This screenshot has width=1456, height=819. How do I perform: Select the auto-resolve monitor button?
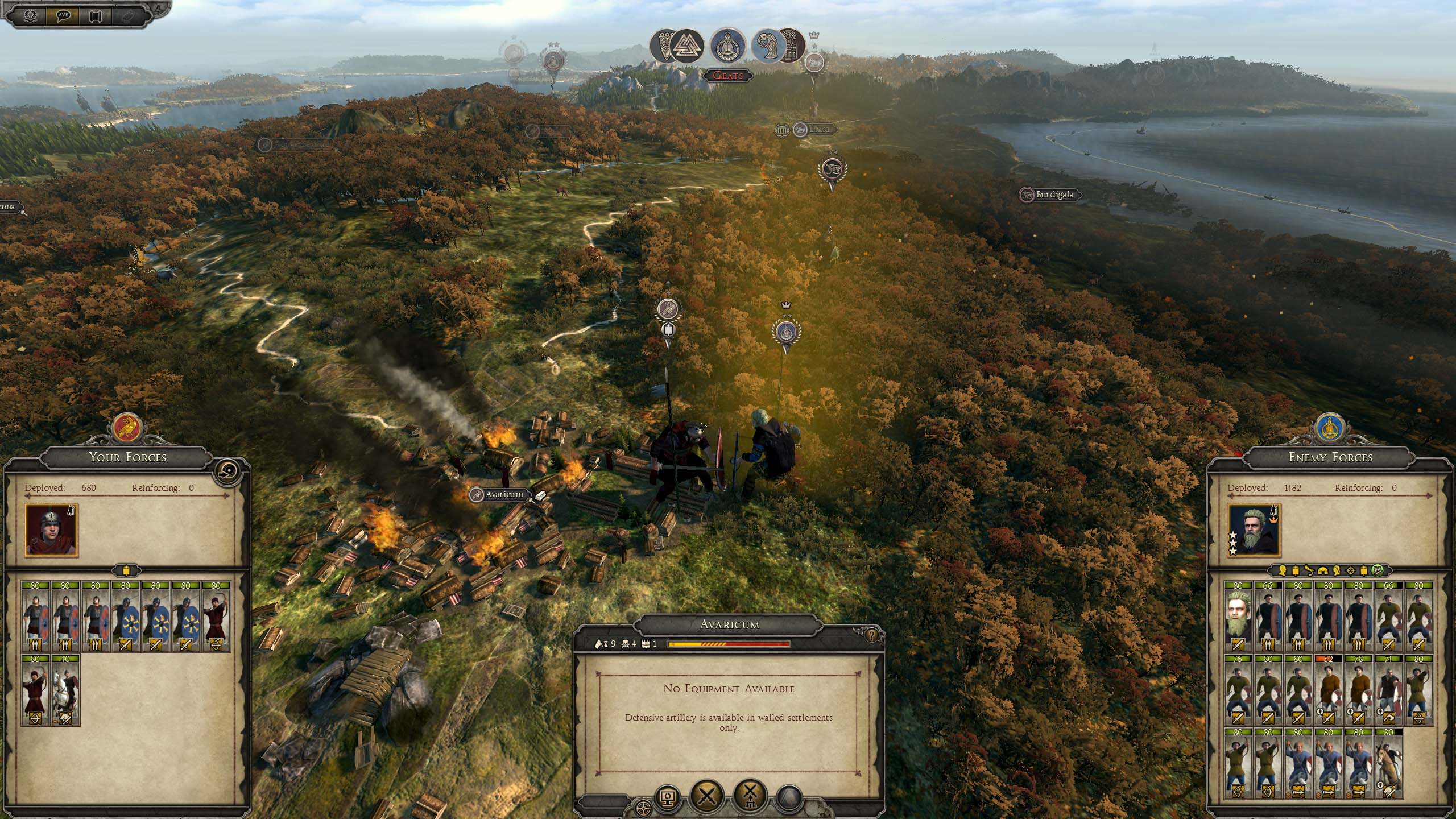(668, 797)
